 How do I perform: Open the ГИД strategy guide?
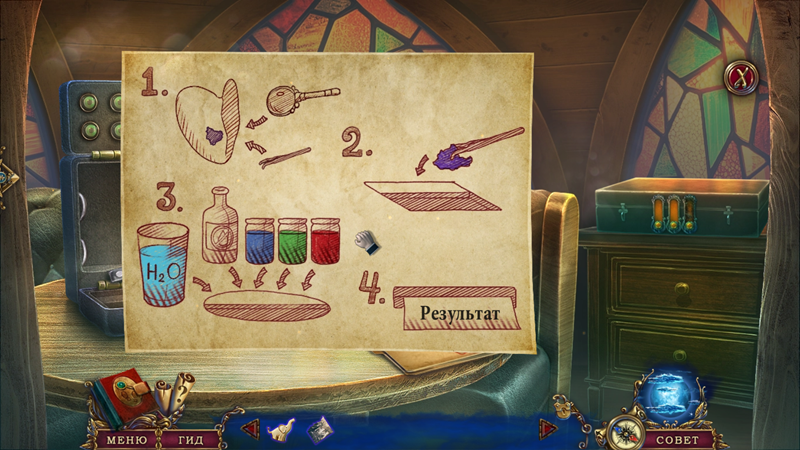[x=183, y=439]
